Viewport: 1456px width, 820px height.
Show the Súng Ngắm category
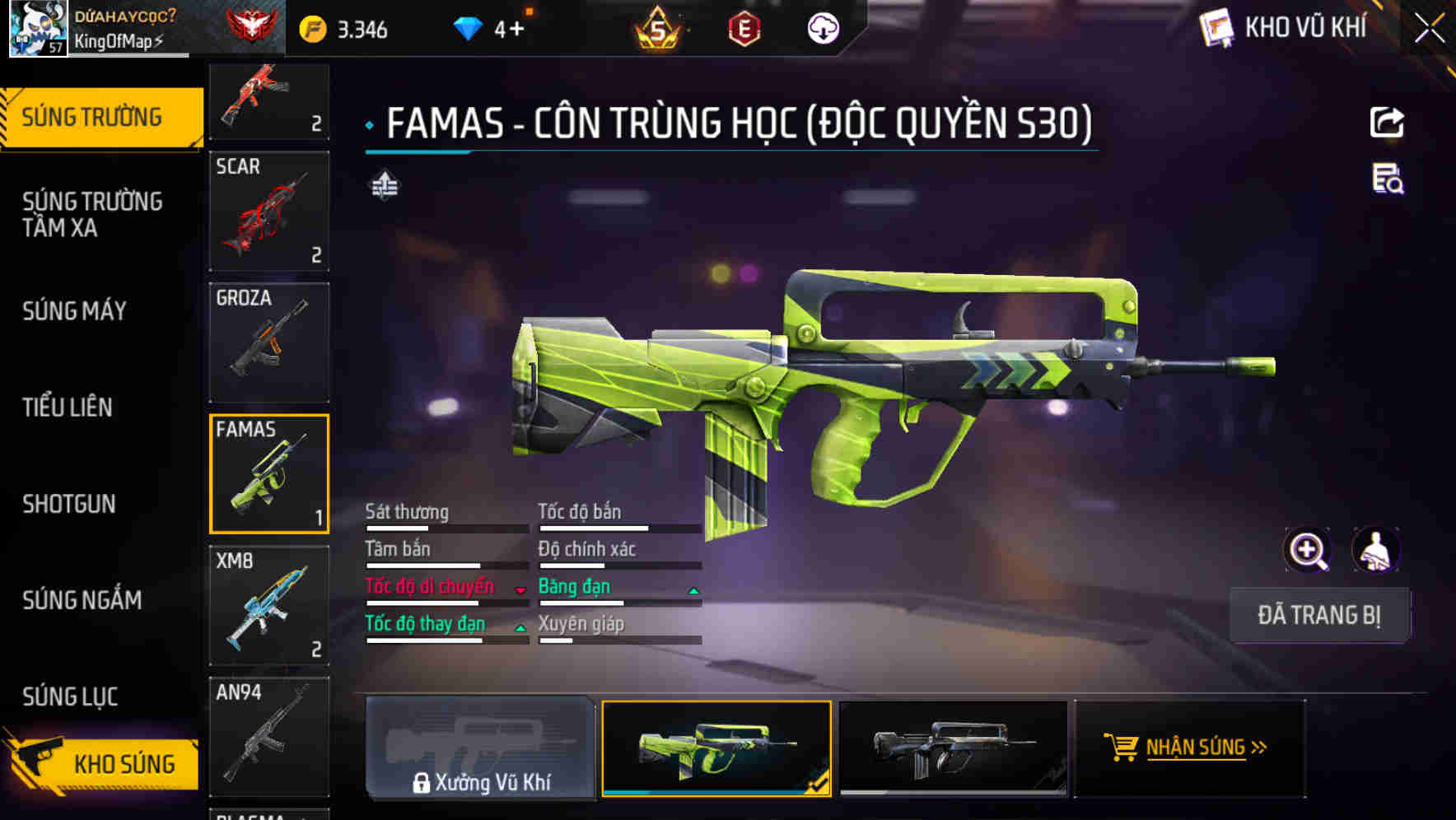82,600
